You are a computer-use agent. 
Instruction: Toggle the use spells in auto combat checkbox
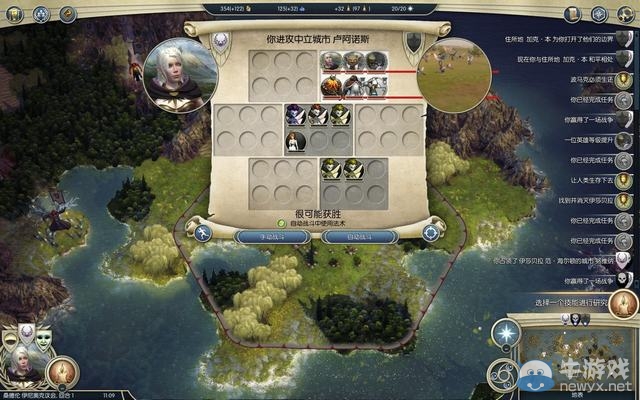pyautogui.click(x=282, y=224)
